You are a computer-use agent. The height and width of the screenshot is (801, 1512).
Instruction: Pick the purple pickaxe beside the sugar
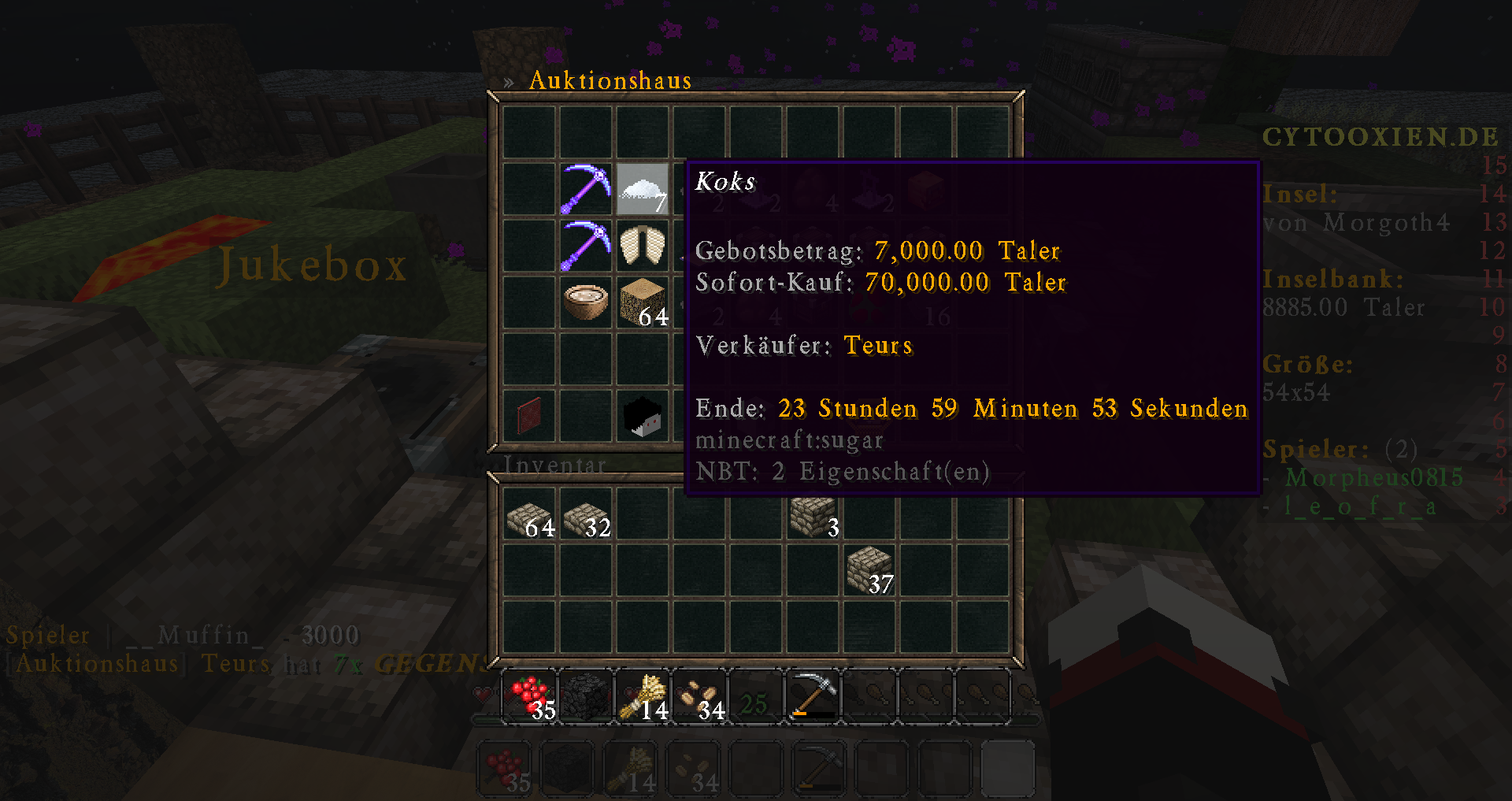[585, 189]
